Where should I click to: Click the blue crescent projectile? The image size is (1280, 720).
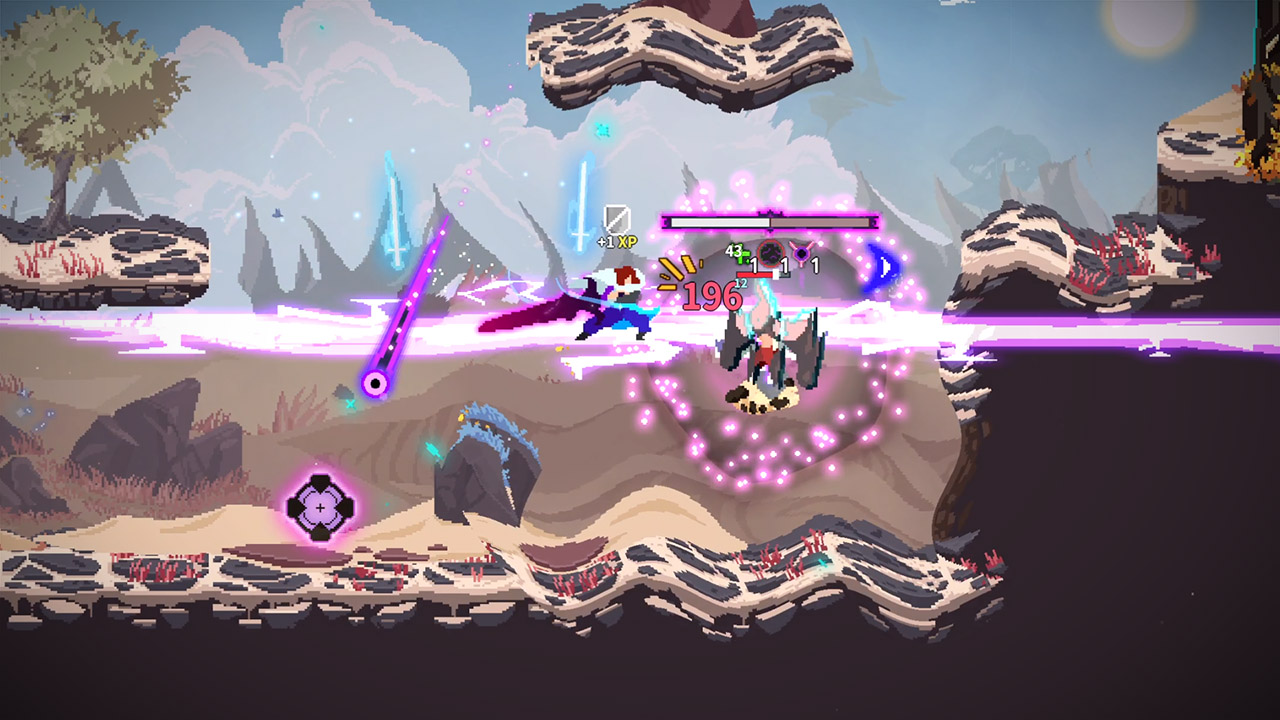[882, 268]
